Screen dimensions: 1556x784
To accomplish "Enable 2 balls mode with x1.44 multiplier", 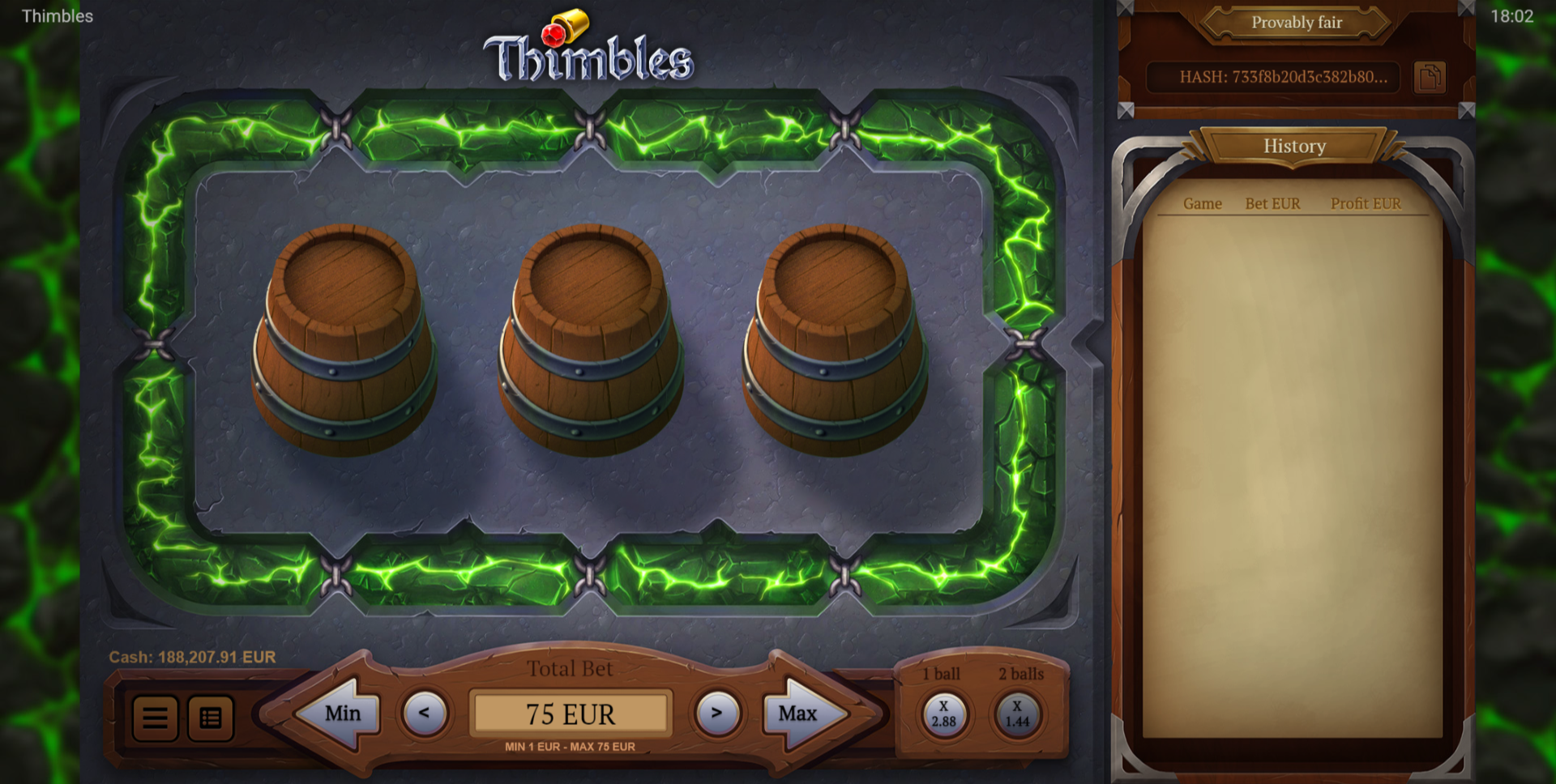I will (x=1019, y=713).
